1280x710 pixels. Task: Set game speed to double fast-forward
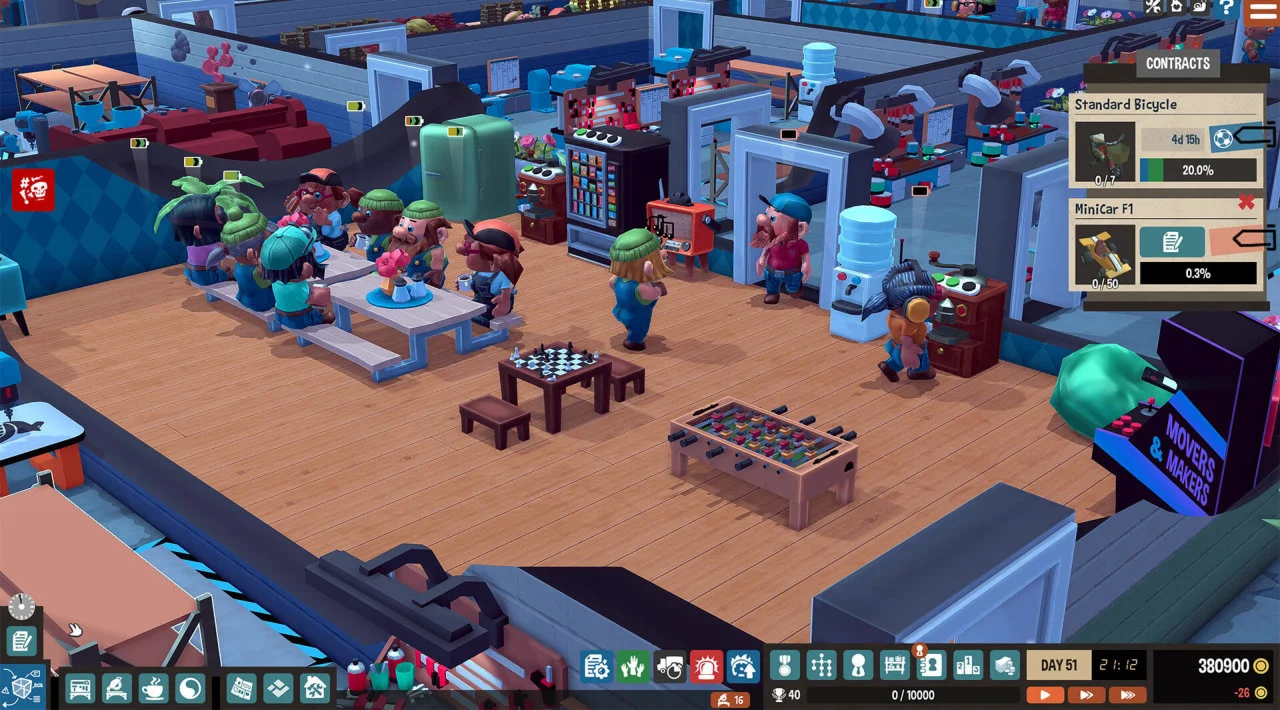click(x=1086, y=695)
